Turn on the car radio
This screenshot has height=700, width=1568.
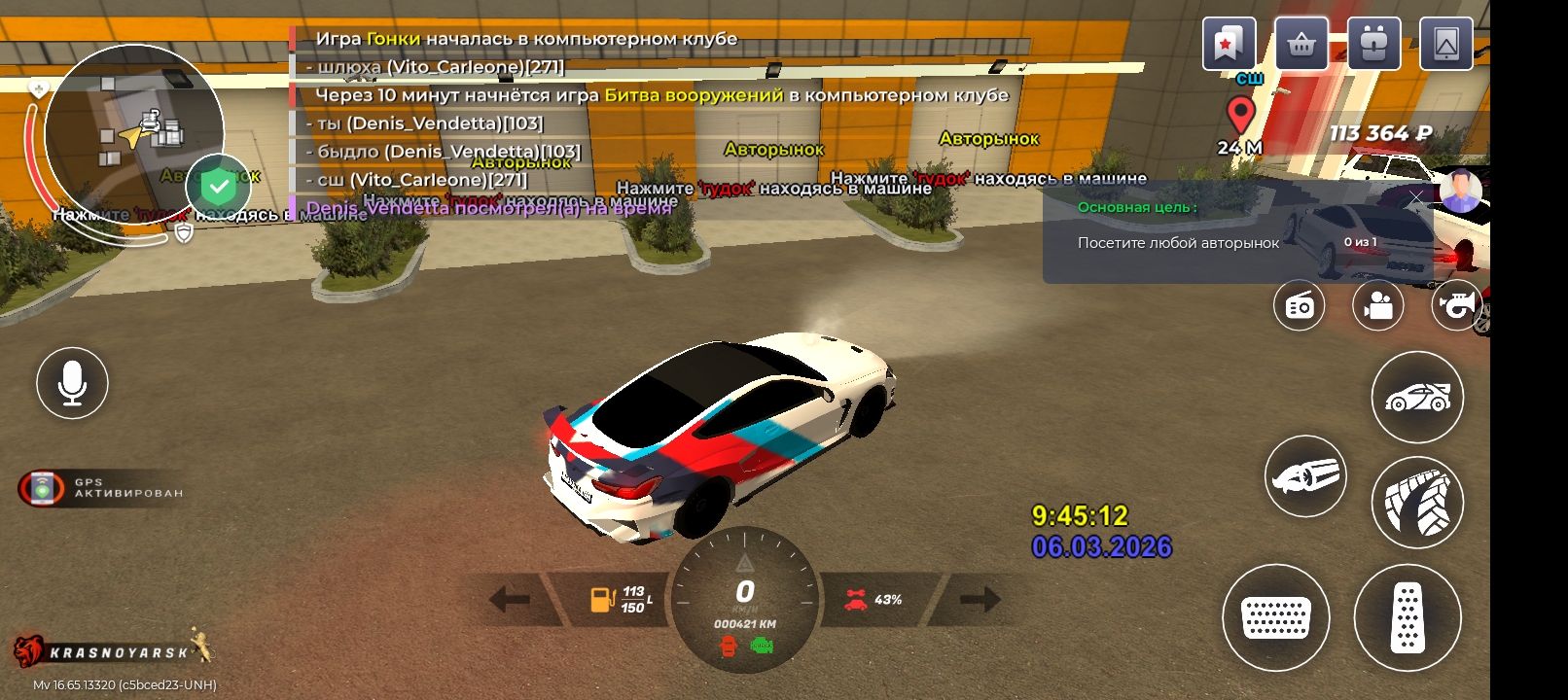point(1299,305)
